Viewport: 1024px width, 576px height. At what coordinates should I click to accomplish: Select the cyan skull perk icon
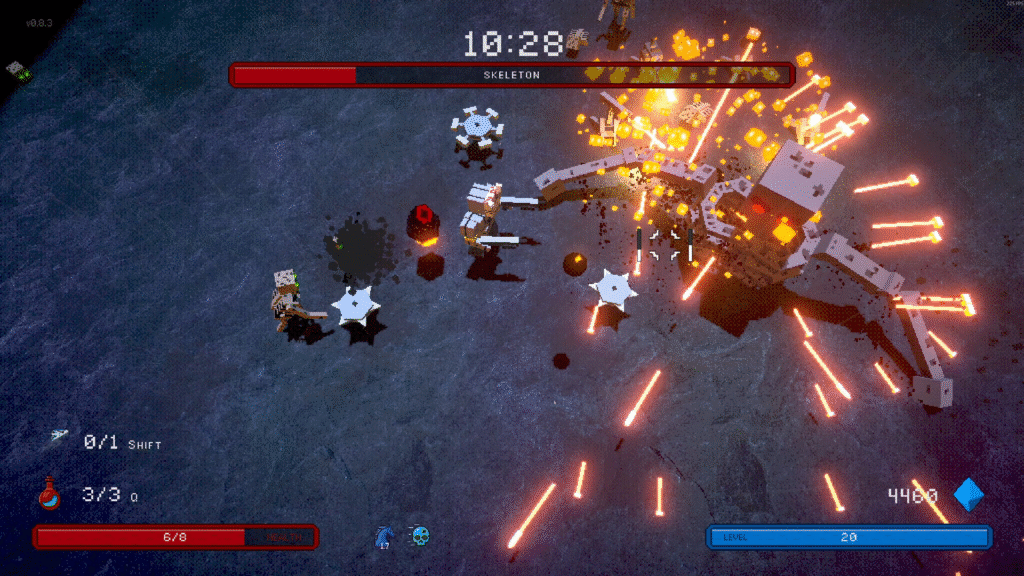421,537
